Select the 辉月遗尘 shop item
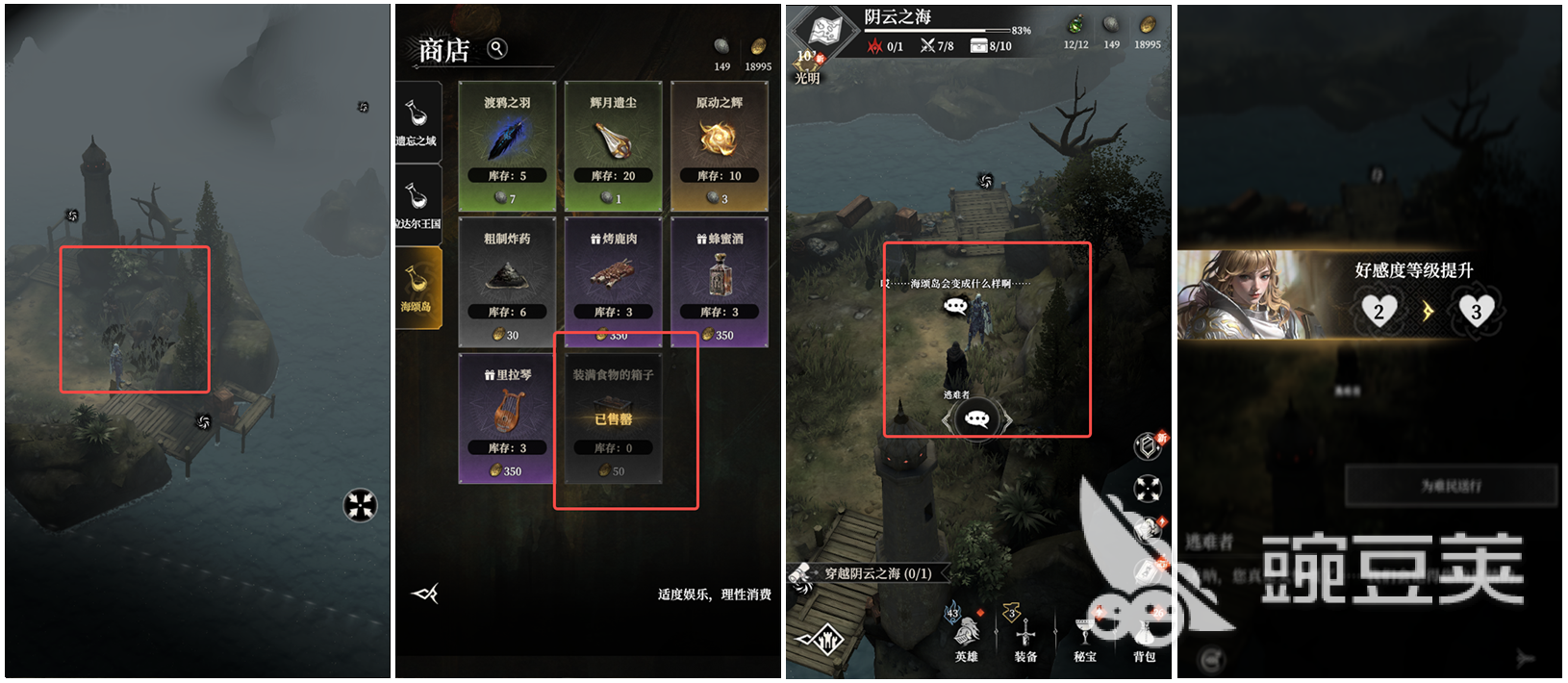This screenshot has height=683, width=1568. point(613,145)
